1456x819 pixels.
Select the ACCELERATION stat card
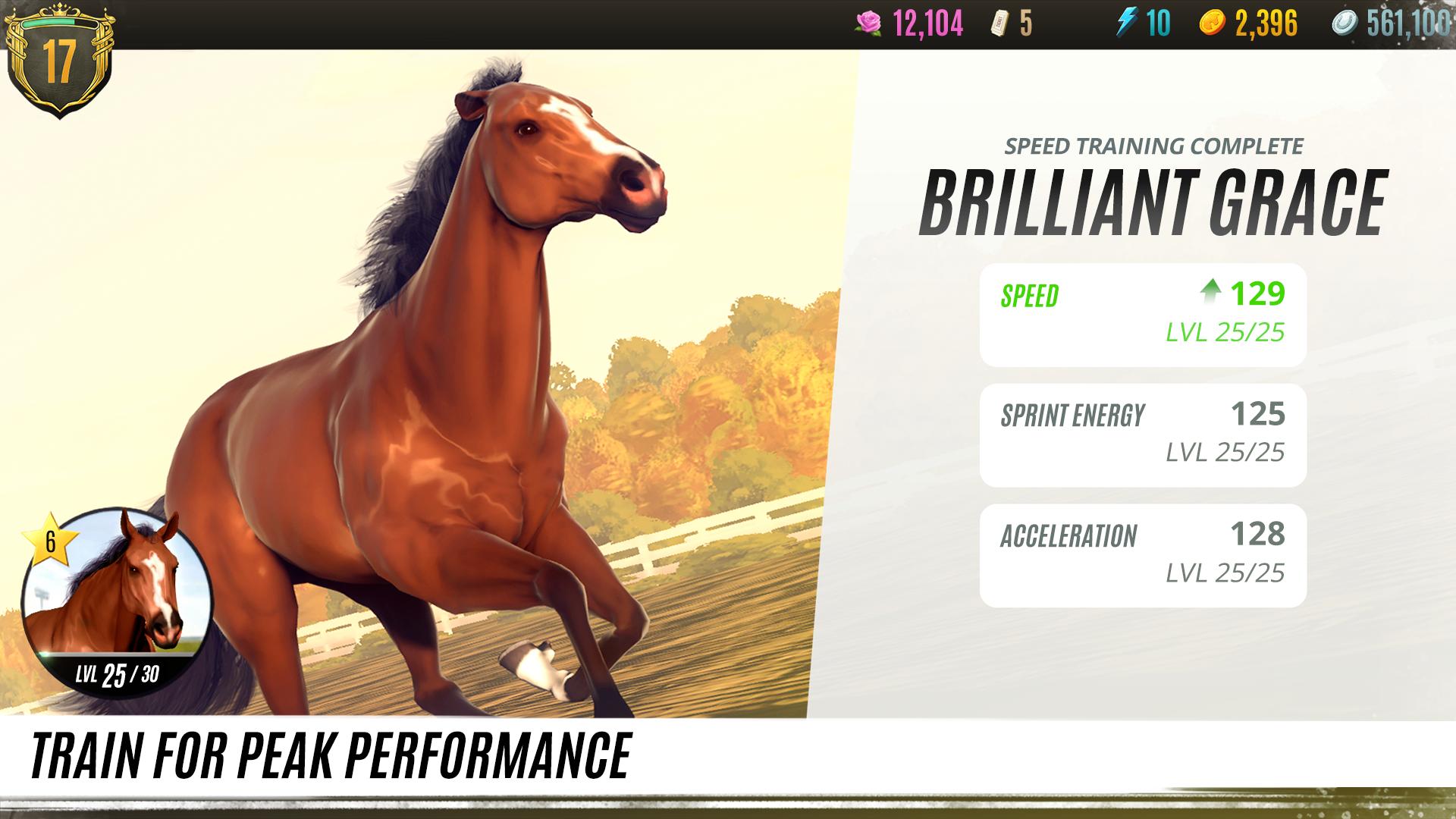[1142, 552]
